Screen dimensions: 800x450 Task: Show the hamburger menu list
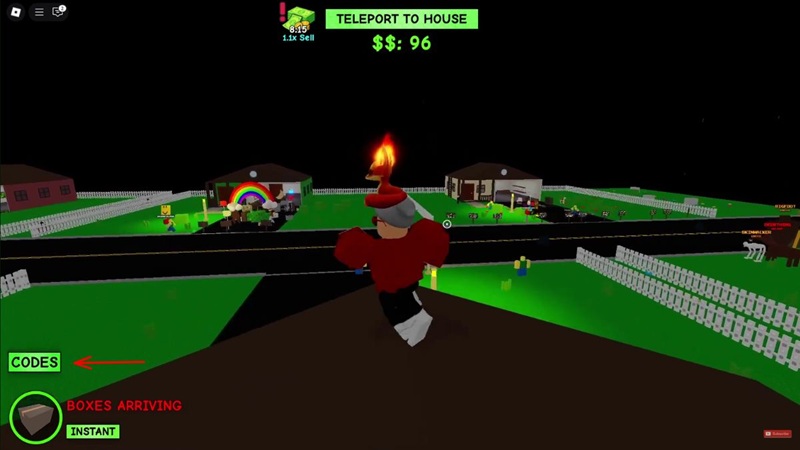(39, 12)
